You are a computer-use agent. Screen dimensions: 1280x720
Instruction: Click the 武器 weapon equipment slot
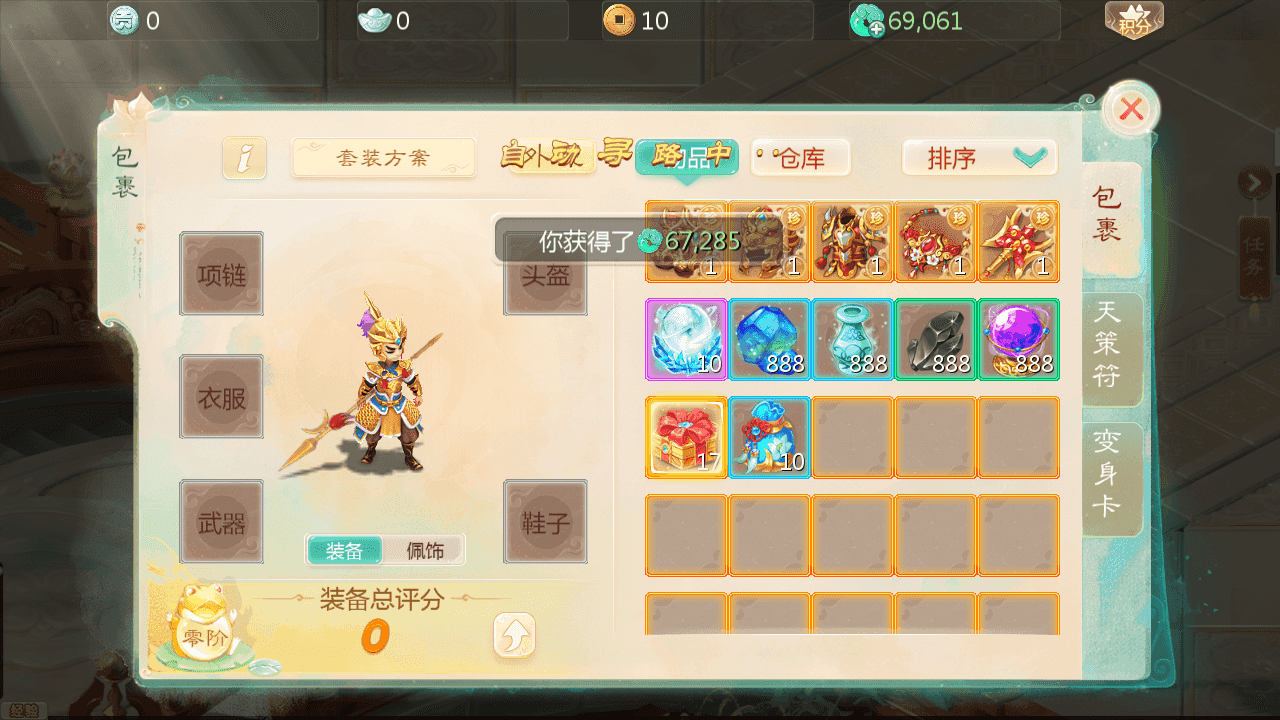(x=221, y=520)
